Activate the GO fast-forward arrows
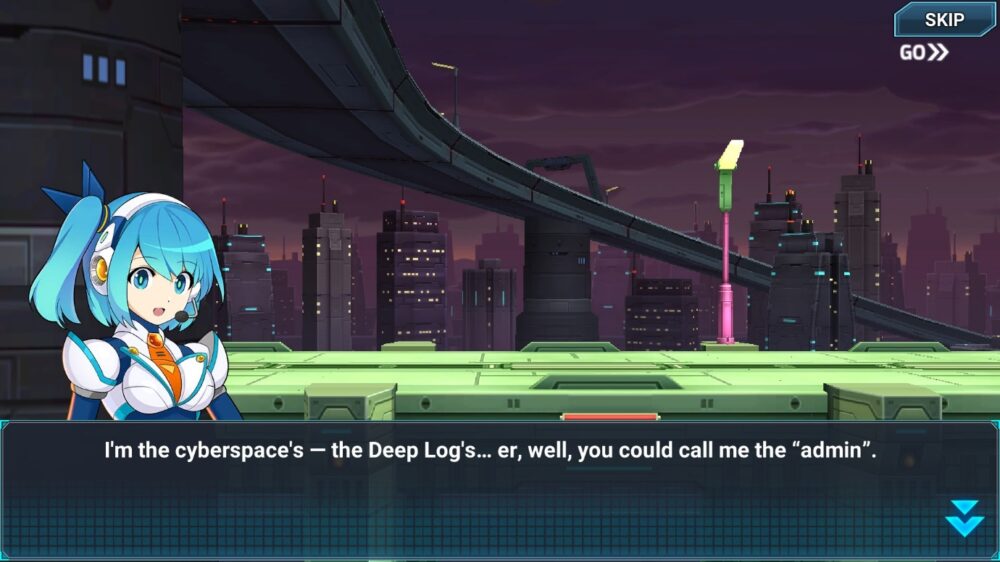Screen dimensions: 1000x562 point(924,53)
